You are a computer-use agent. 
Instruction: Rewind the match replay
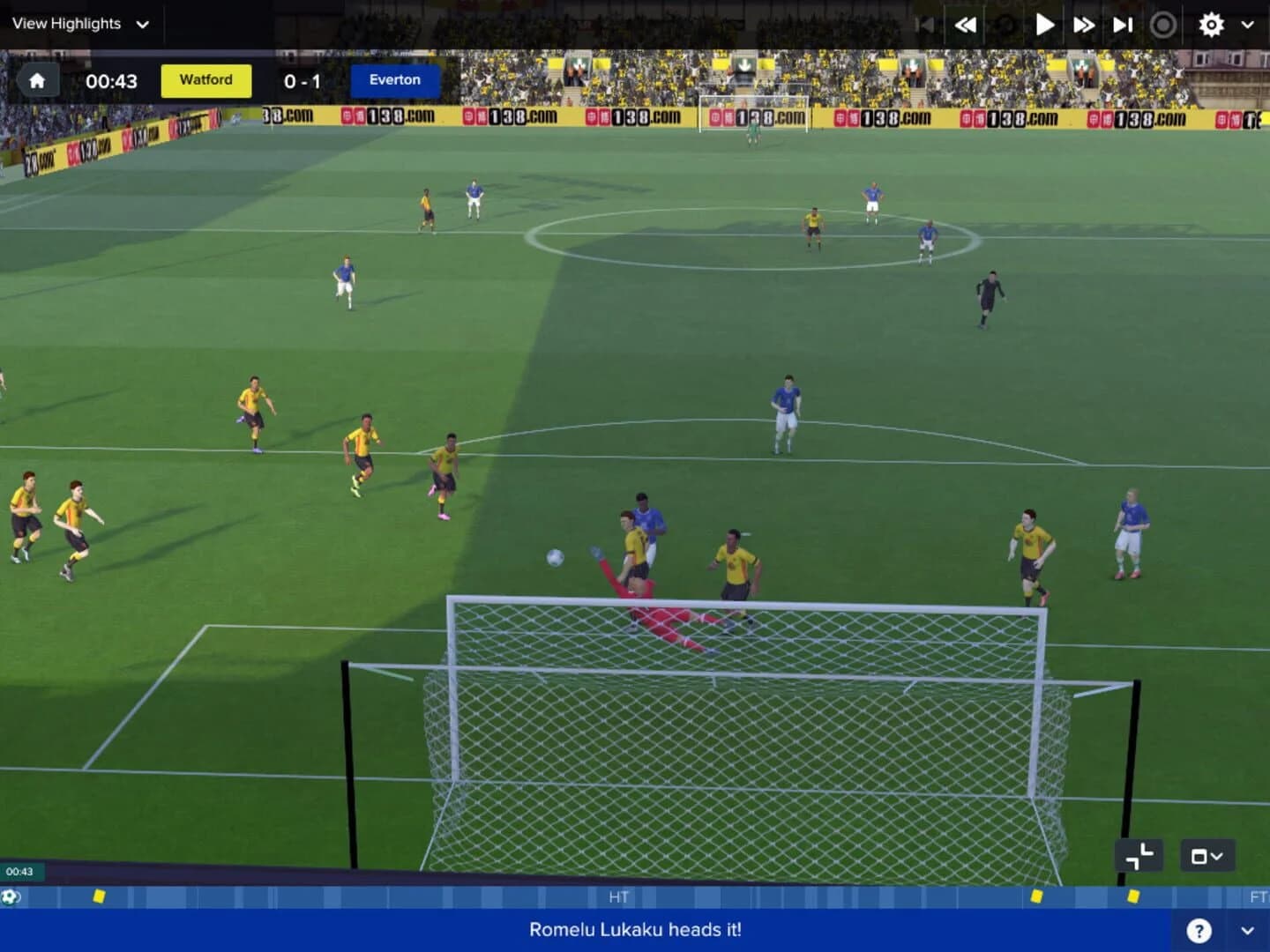click(966, 25)
